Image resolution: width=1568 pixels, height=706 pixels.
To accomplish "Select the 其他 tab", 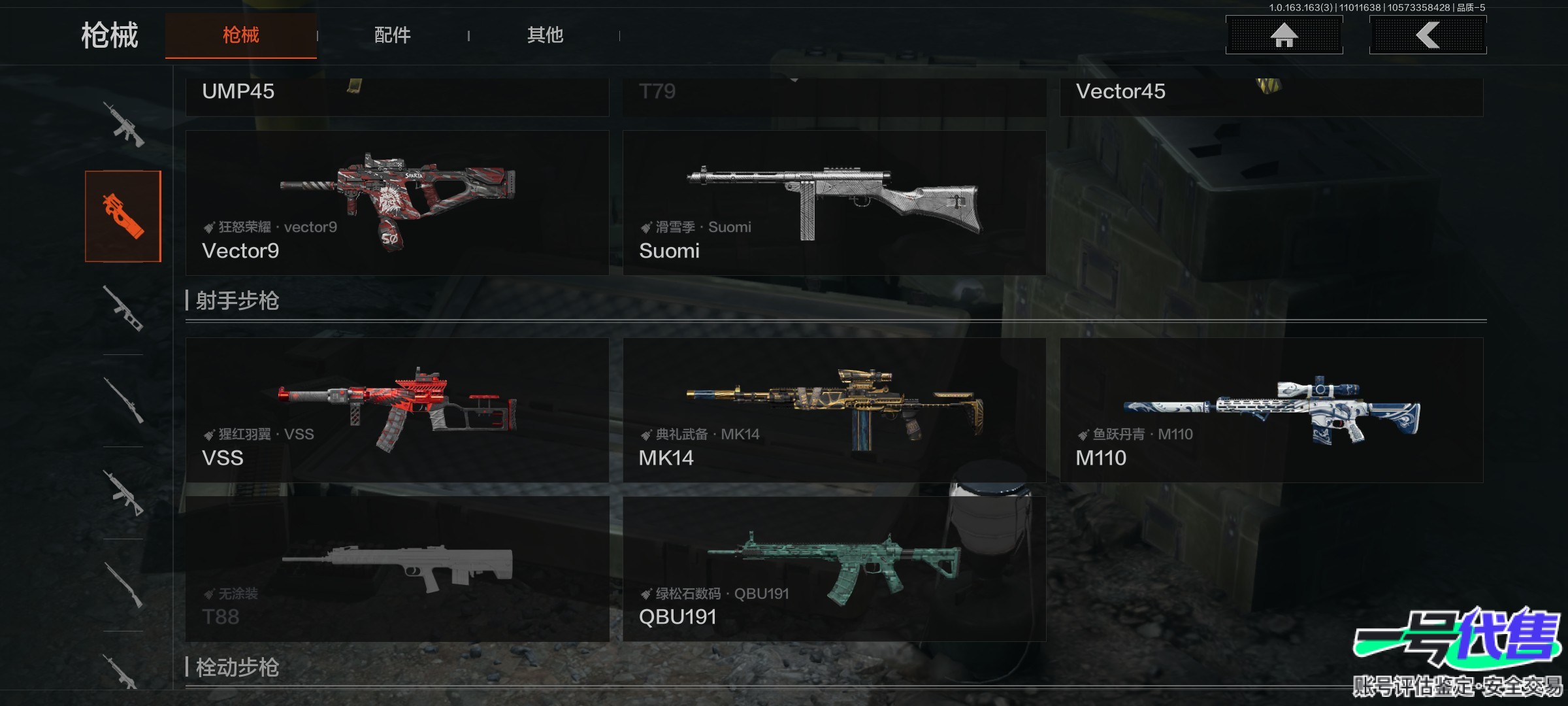I will (x=545, y=35).
